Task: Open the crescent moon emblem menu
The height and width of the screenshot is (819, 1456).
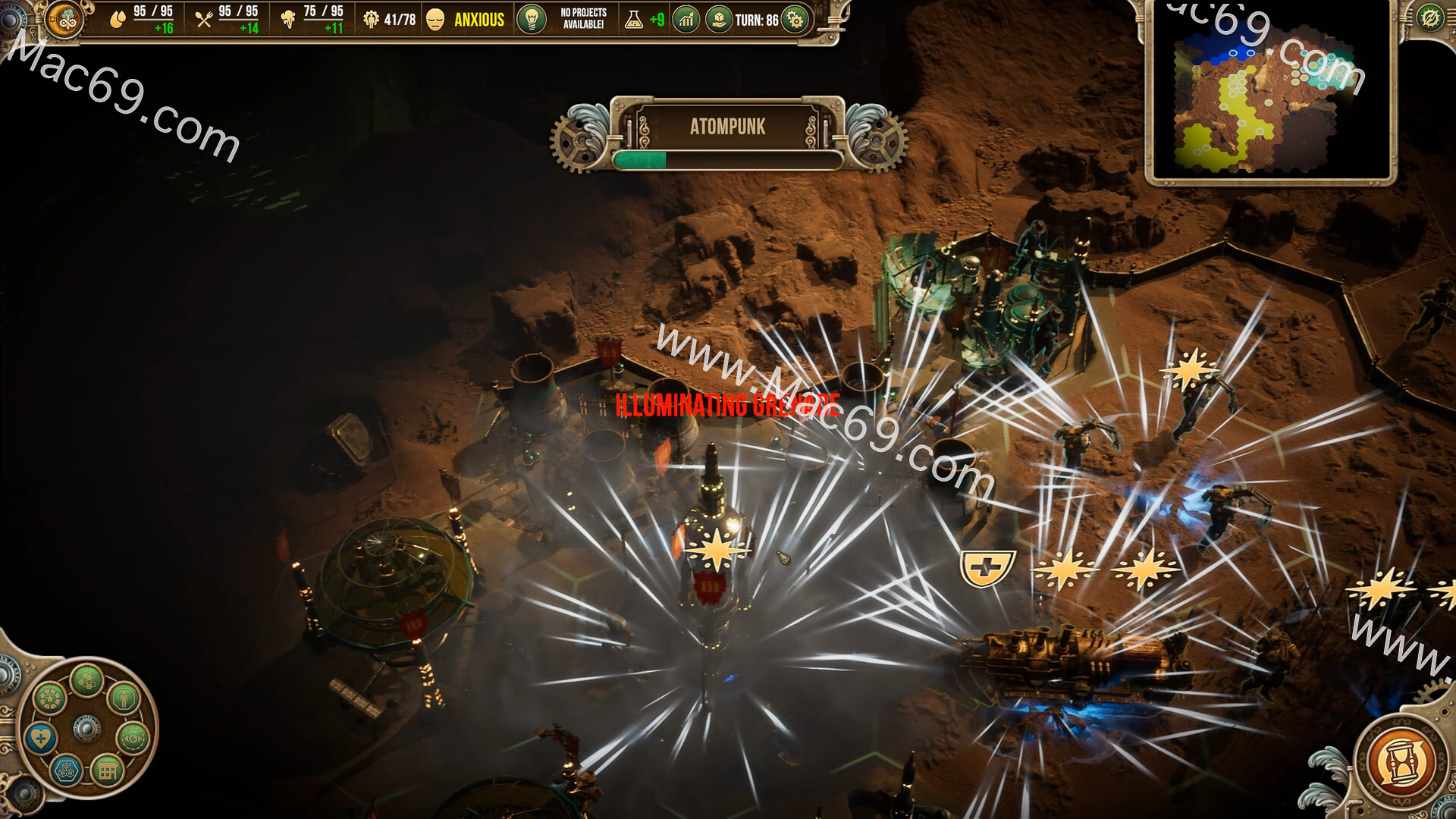Action: [64, 19]
